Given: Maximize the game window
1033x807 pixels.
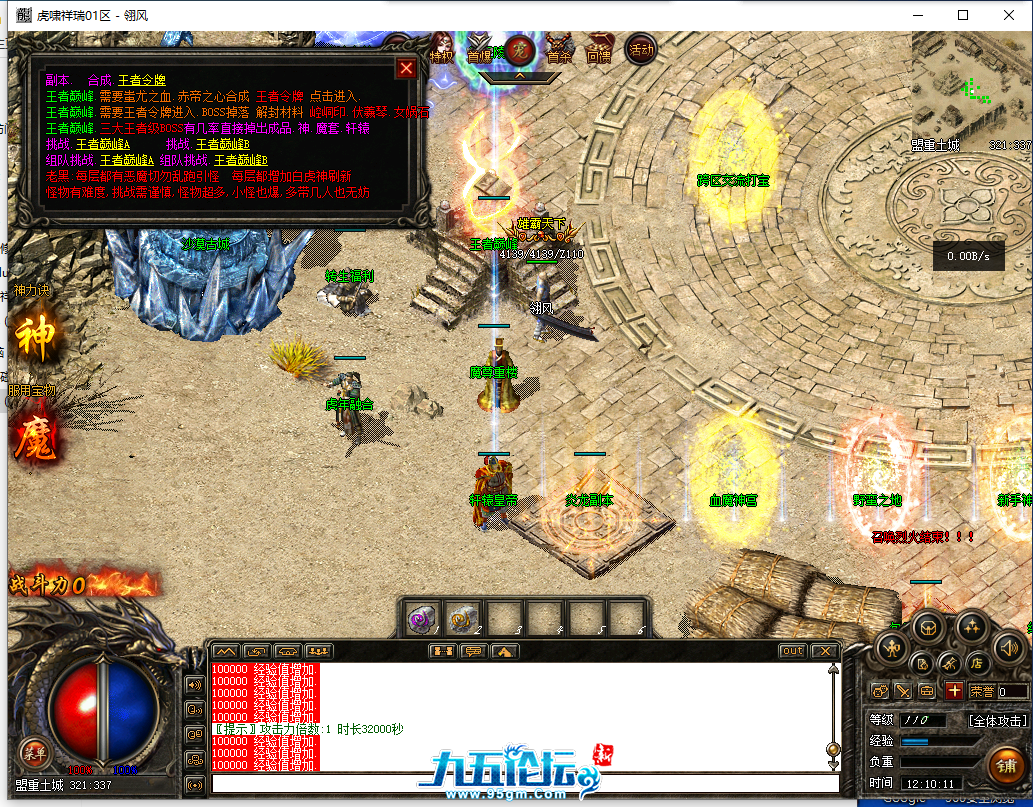Looking at the screenshot, I should pos(963,15).
